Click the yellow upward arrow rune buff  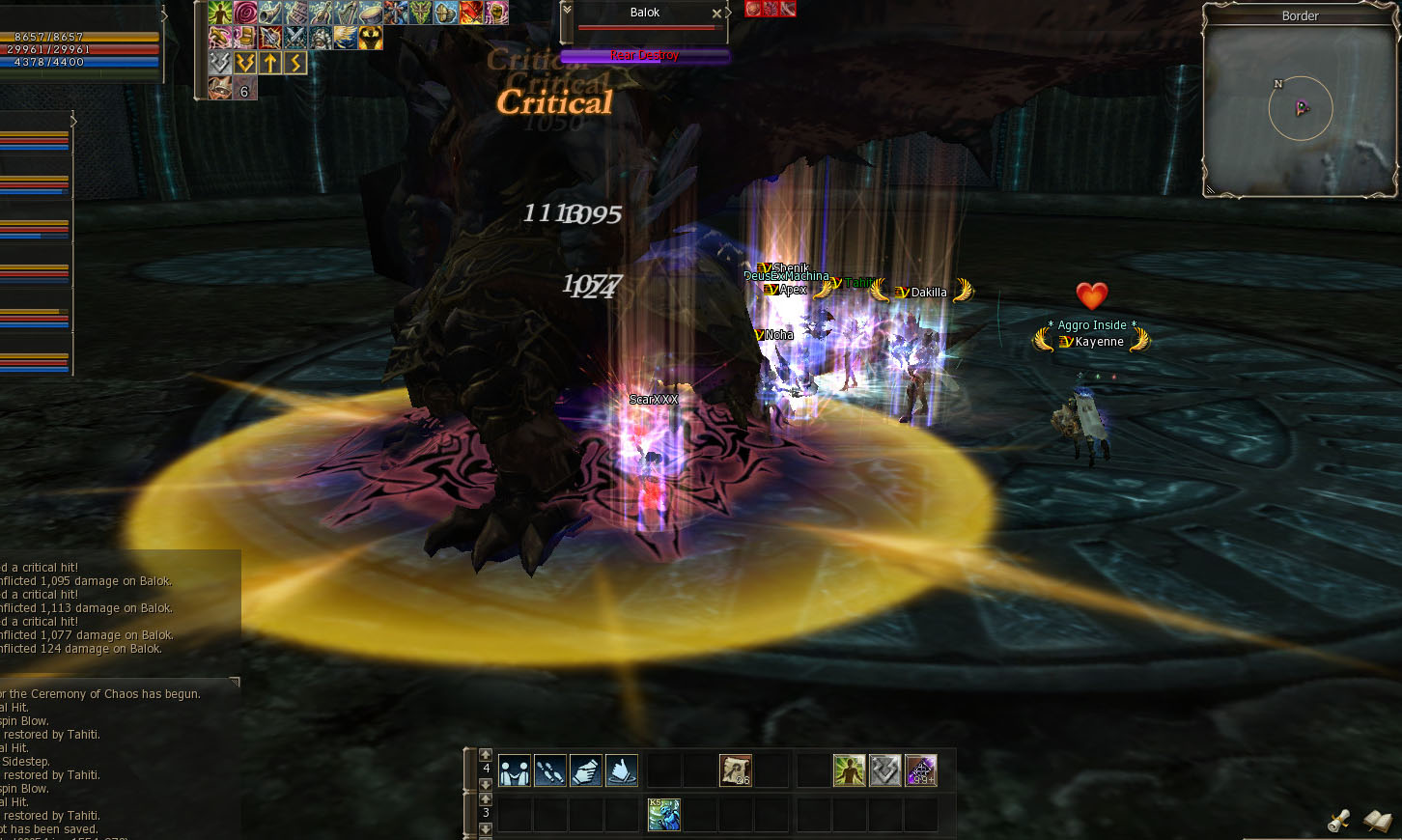269,62
